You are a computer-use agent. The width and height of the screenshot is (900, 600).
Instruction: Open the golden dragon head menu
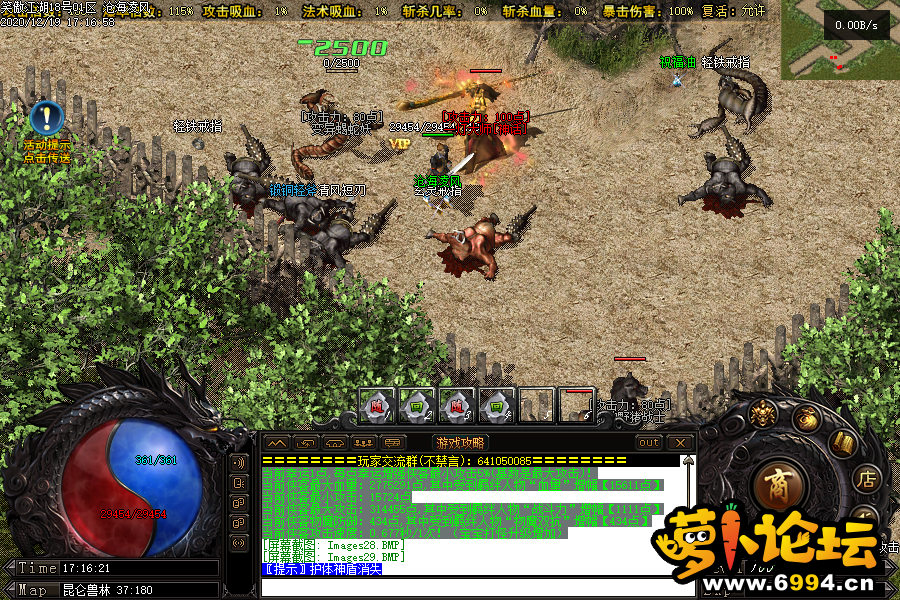coord(765,415)
